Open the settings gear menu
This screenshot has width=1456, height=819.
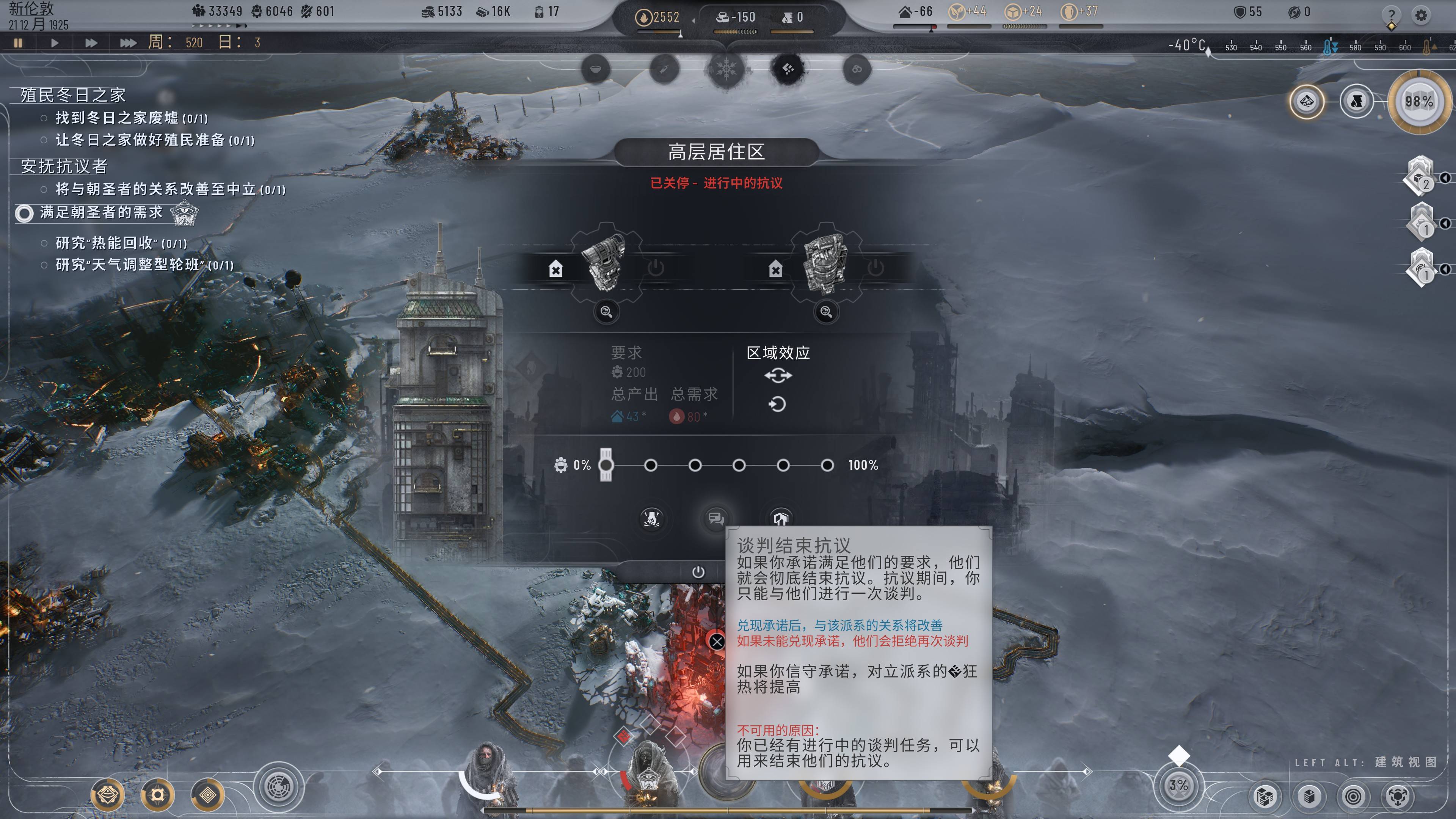1420,15
